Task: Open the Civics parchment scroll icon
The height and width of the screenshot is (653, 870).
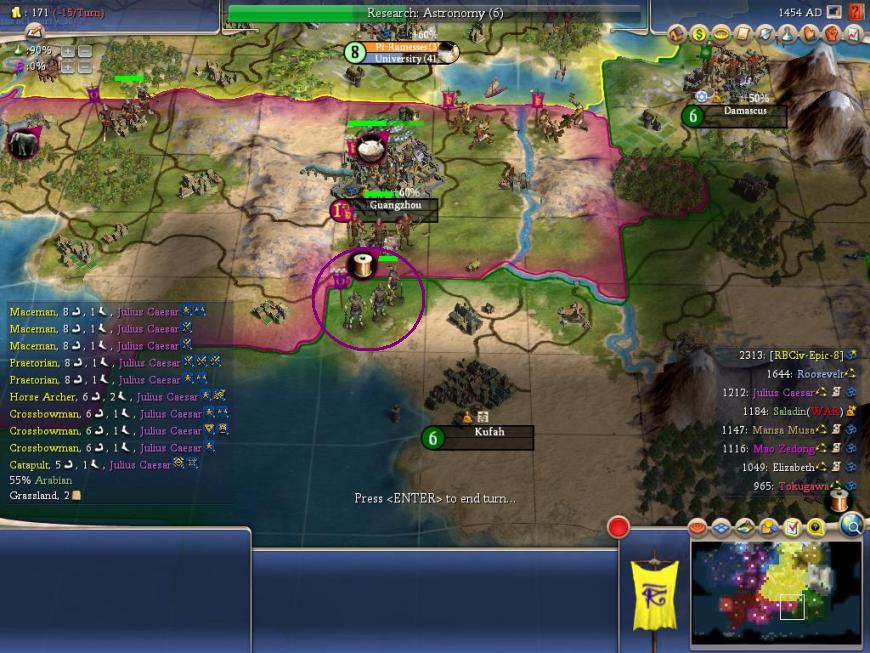Action: [x=743, y=33]
